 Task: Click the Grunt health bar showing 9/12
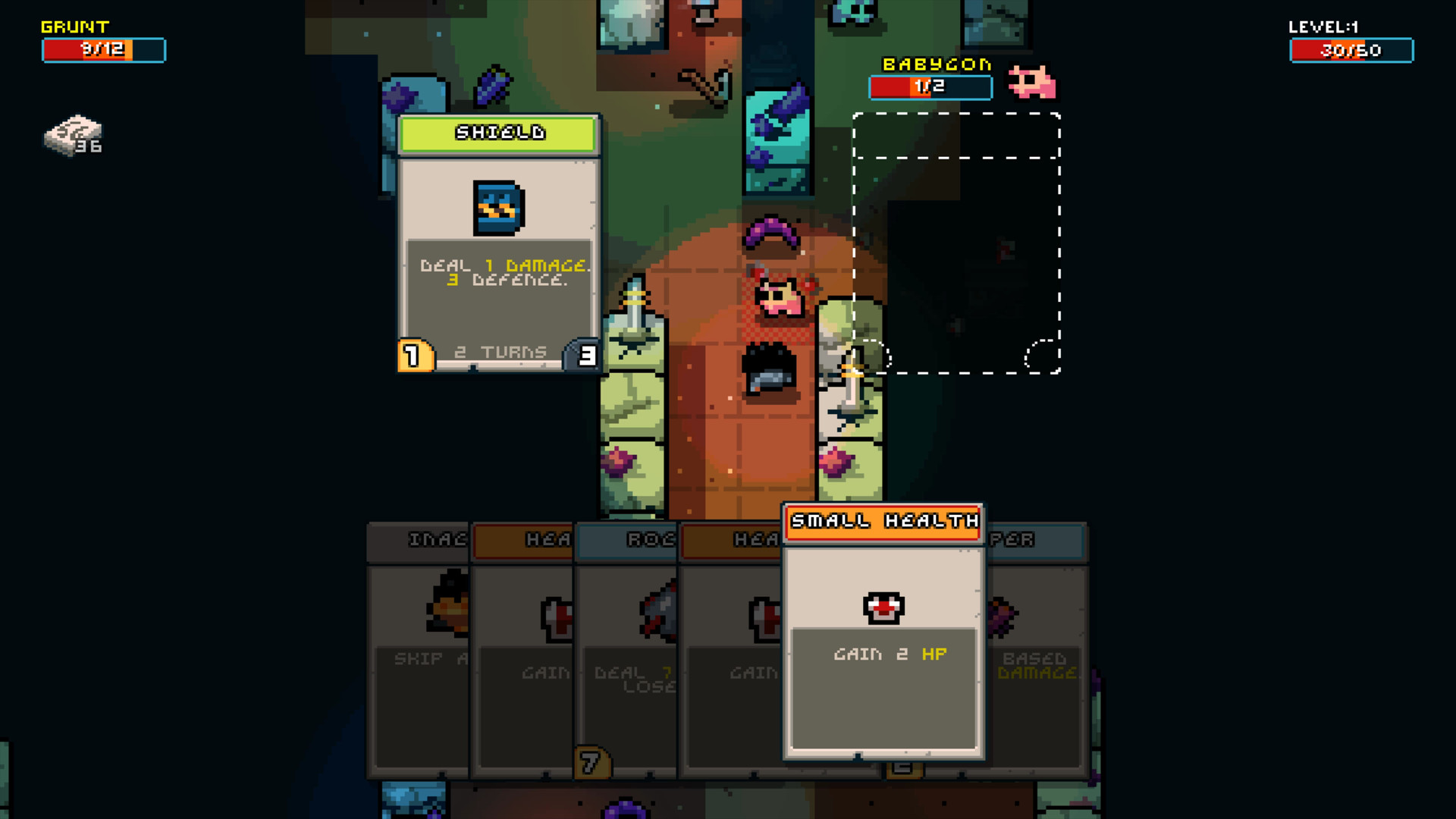[x=103, y=50]
